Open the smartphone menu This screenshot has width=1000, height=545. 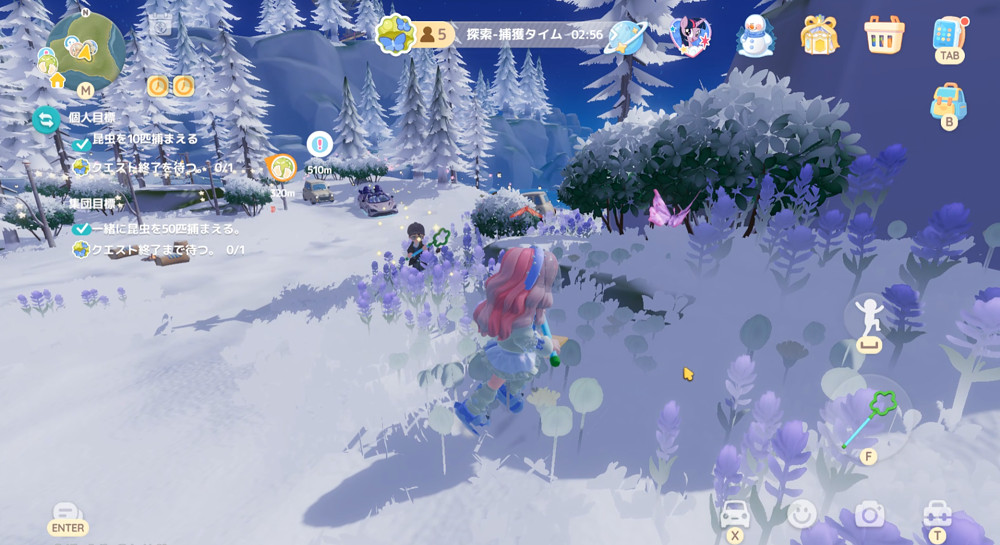pos(948,34)
